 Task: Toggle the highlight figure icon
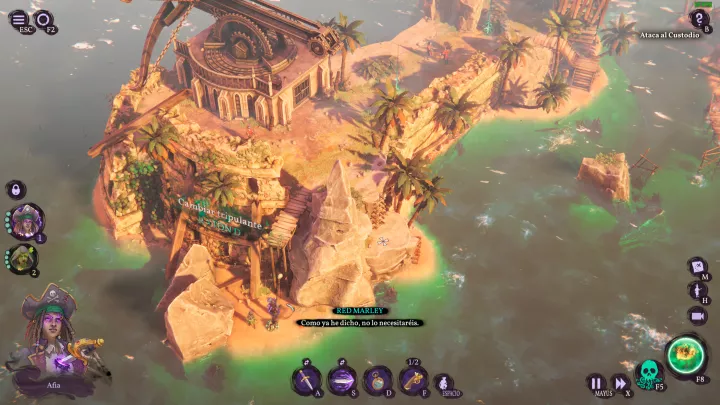point(698,290)
